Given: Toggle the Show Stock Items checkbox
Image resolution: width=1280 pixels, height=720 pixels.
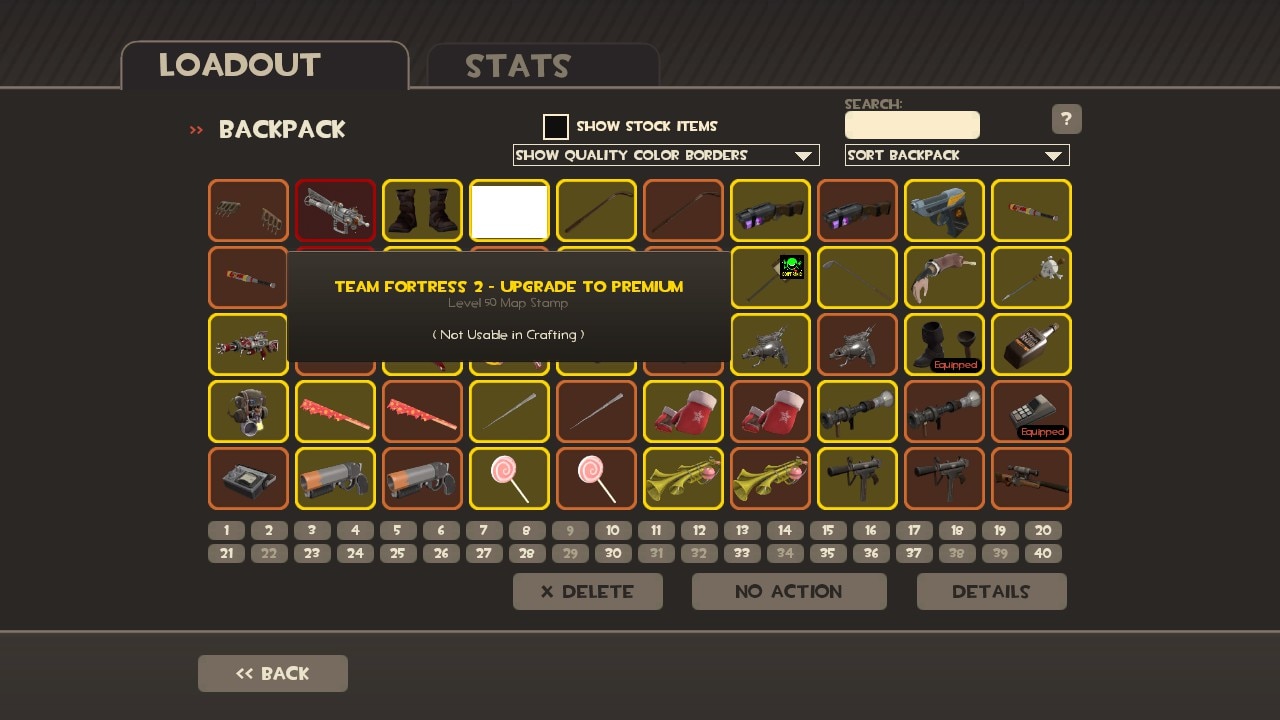Looking at the screenshot, I should 556,127.
